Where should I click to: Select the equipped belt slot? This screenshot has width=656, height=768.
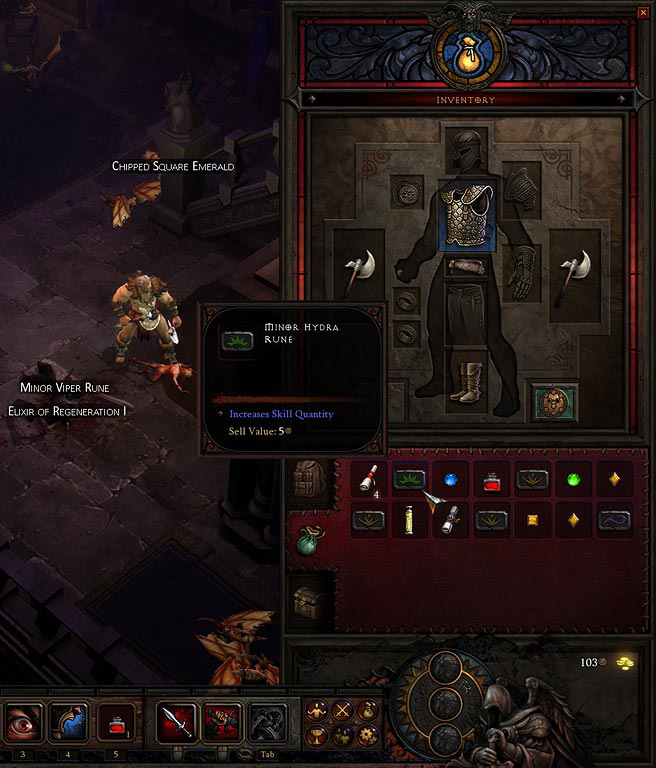(464, 266)
